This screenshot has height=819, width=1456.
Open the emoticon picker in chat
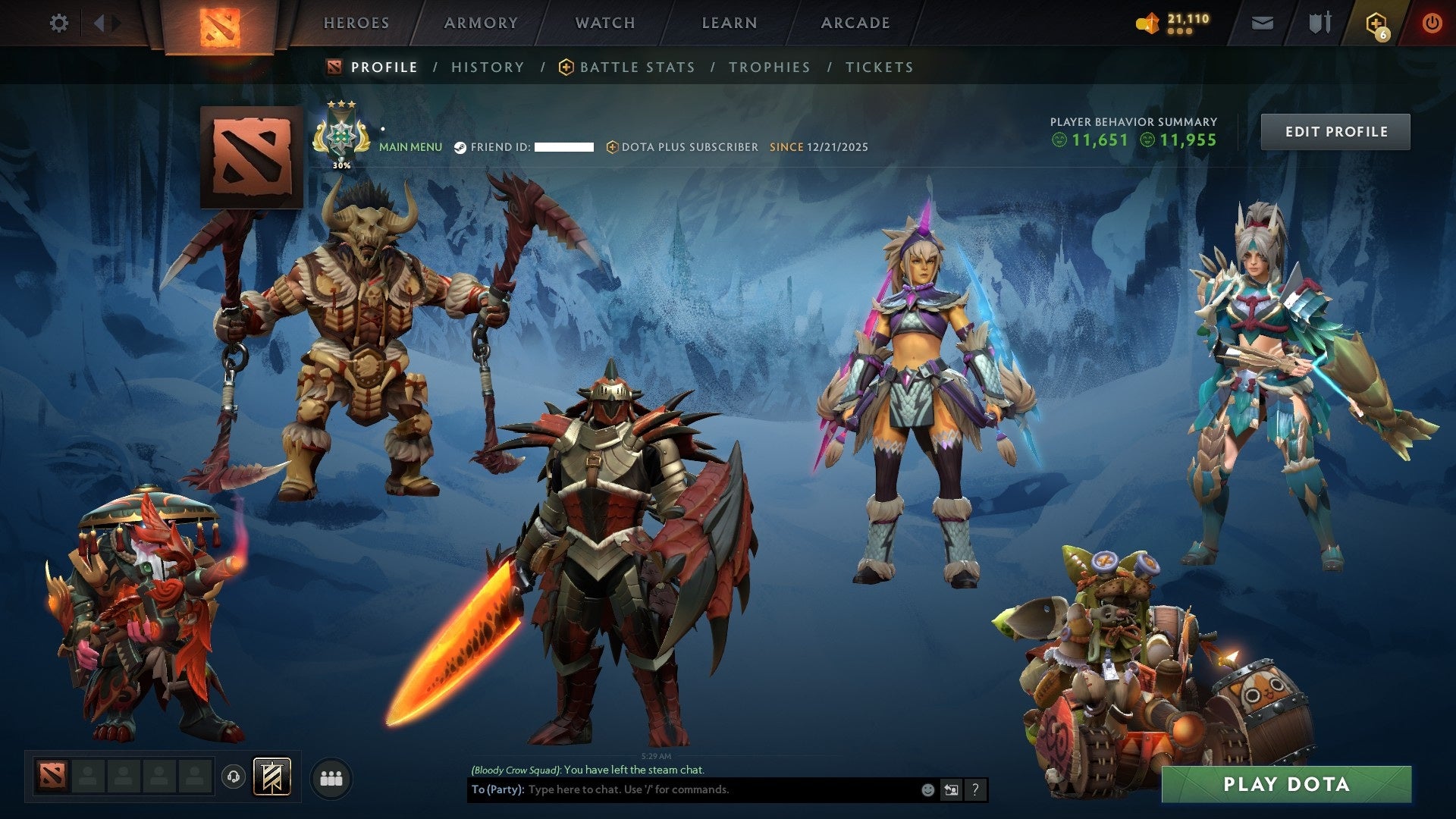(928, 789)
